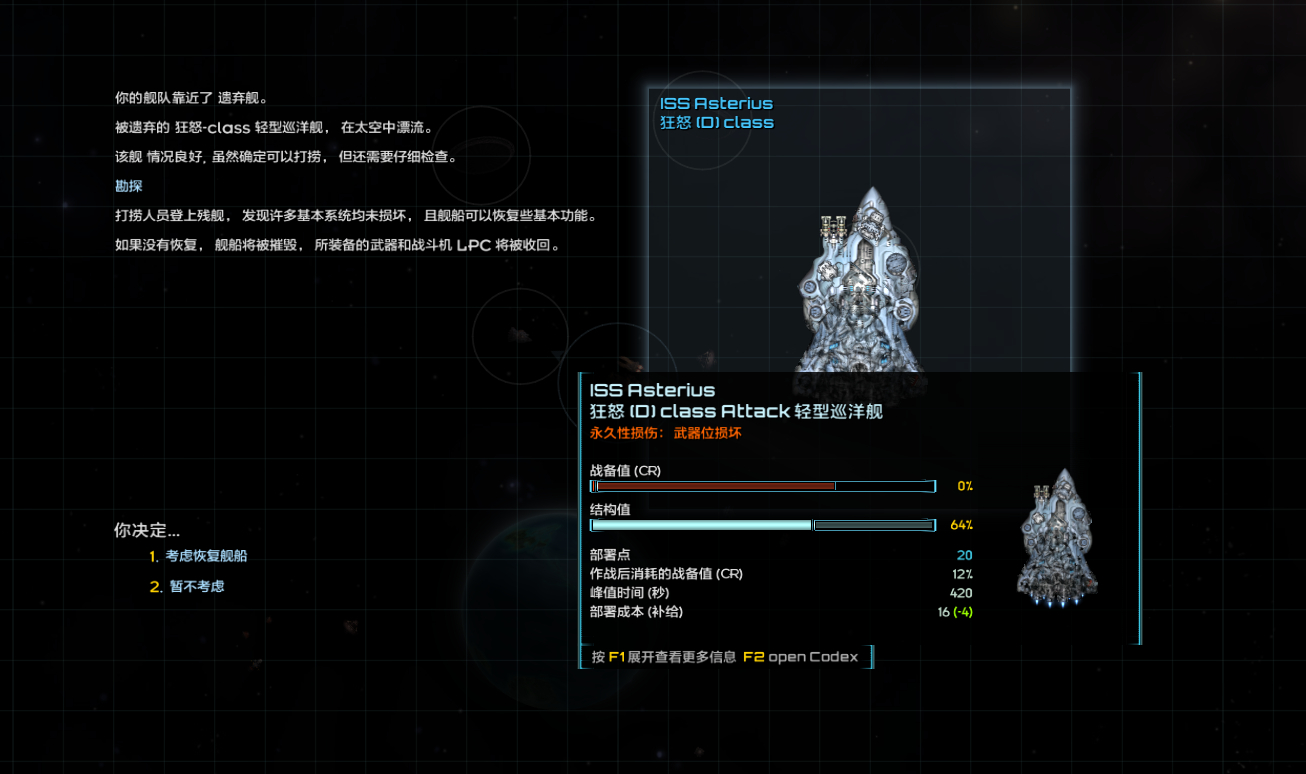Choose the option 考虑恢复舰船
Image resolution: width=1306 pixels, height=774 pixels.
pos(206,556)
